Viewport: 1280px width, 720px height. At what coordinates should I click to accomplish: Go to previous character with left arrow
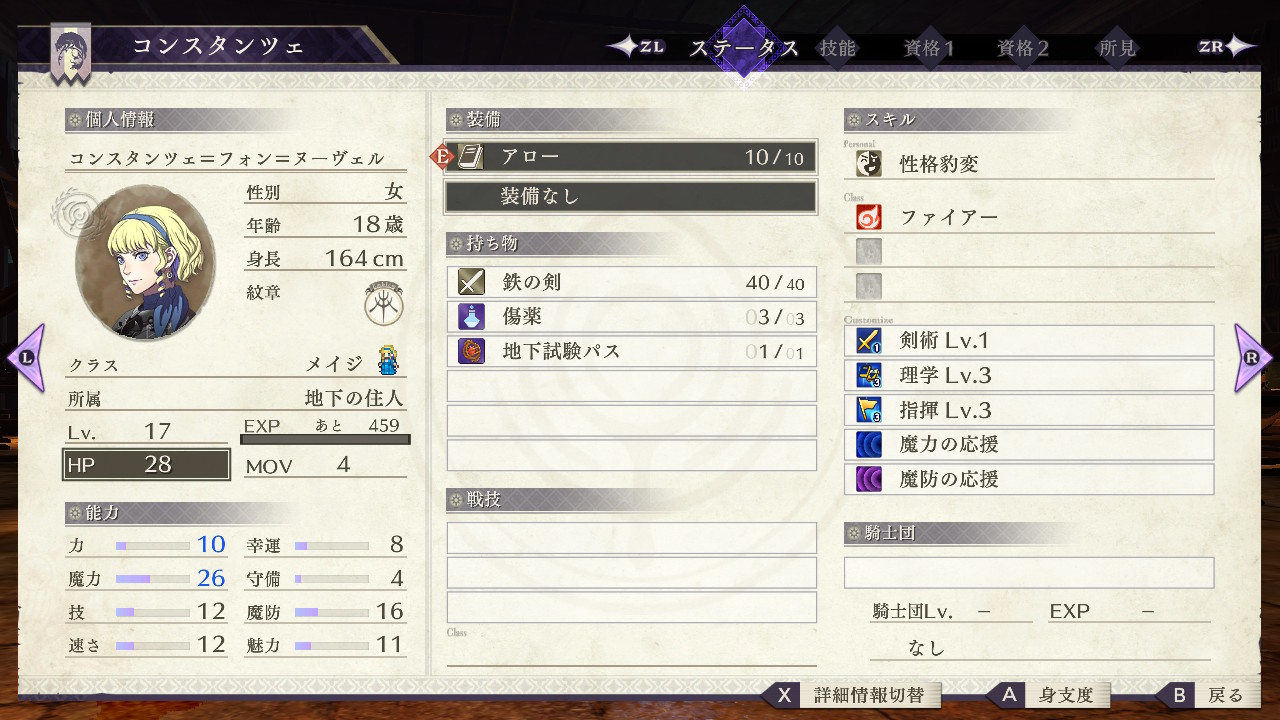[x=26, y=357]
